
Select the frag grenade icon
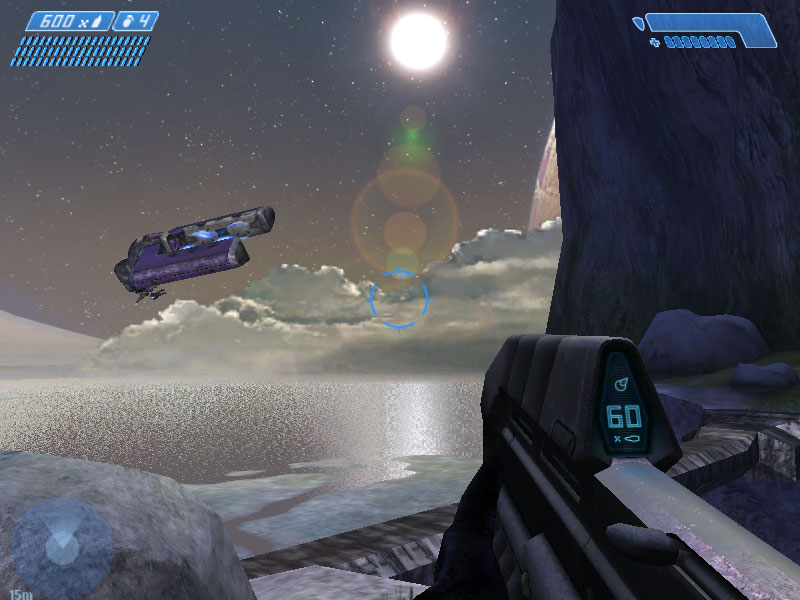126,20
